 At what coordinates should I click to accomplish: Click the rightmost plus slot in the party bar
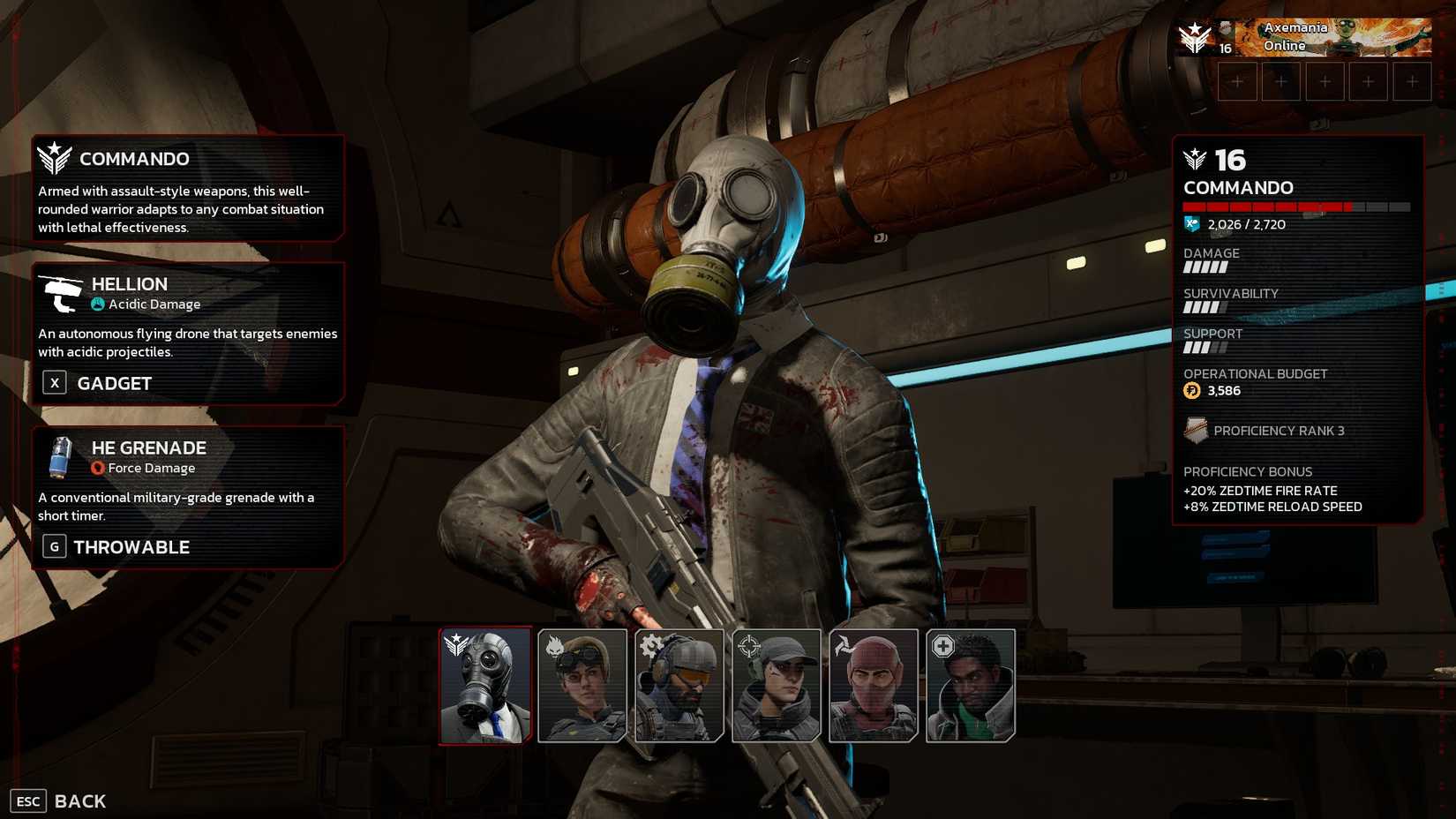click(x=1414, y=80)
